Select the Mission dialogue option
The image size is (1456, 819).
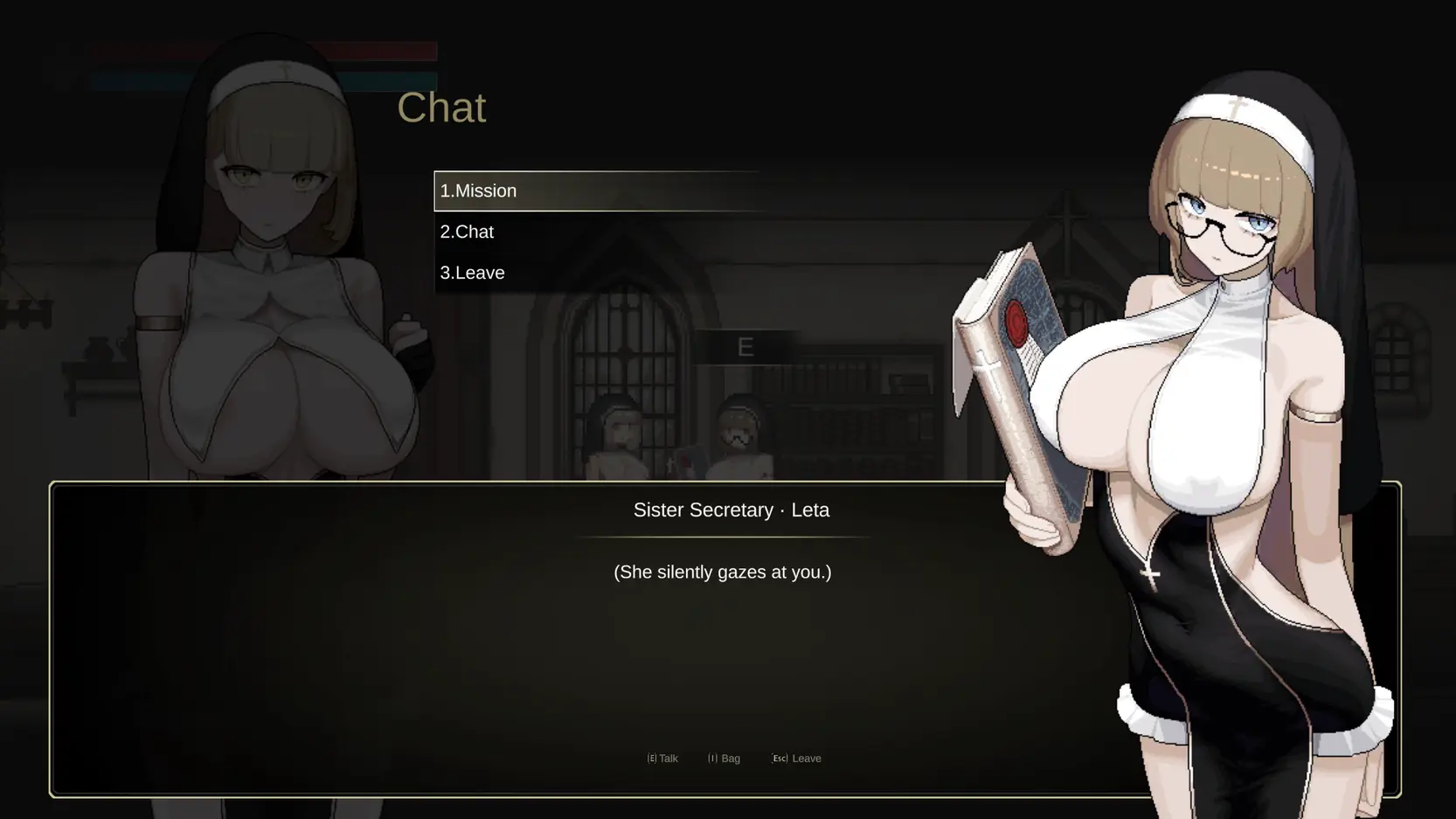(478, 191)
